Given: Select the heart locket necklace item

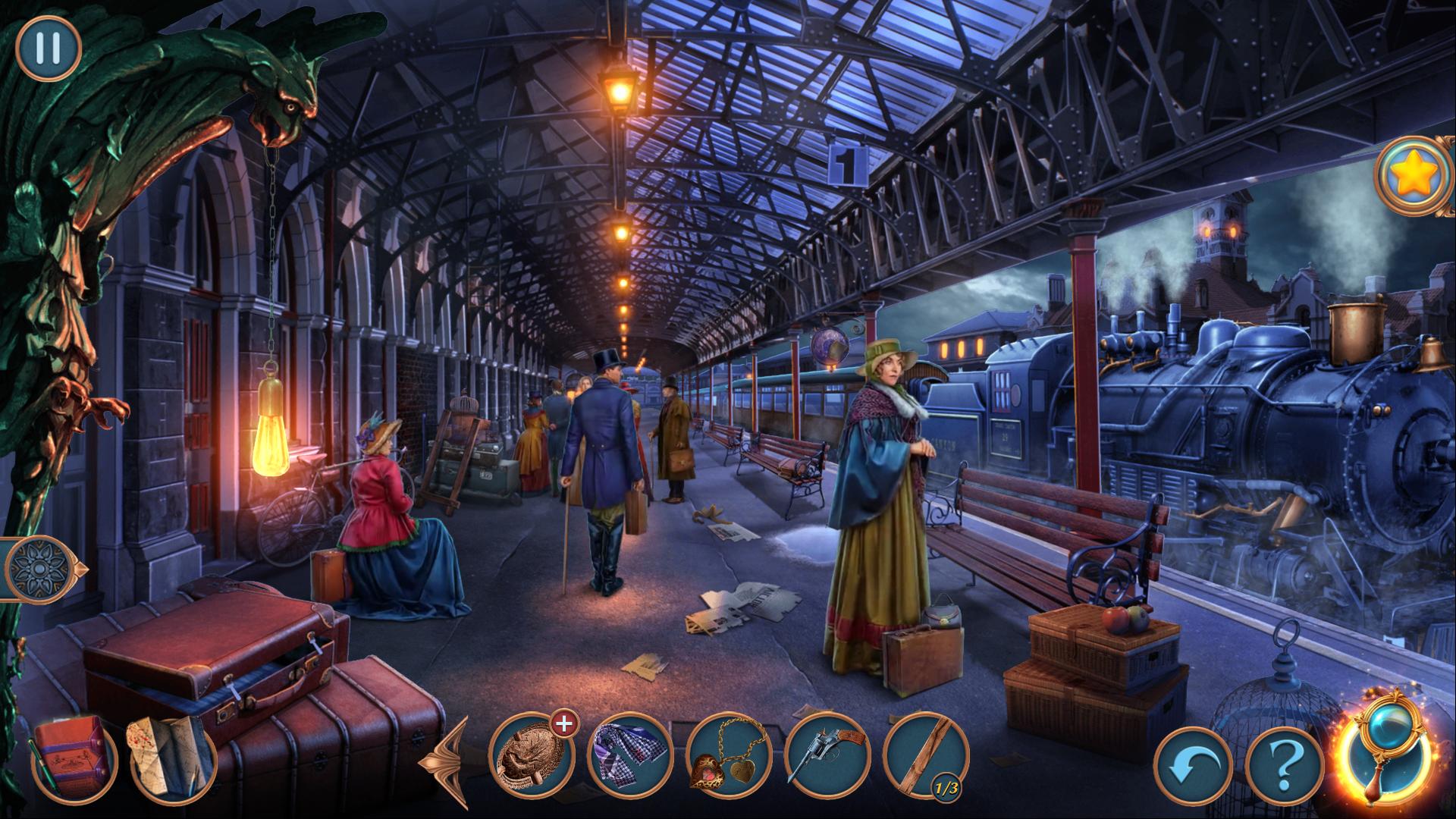Looking at the screenshot, I should click(728, 755).
